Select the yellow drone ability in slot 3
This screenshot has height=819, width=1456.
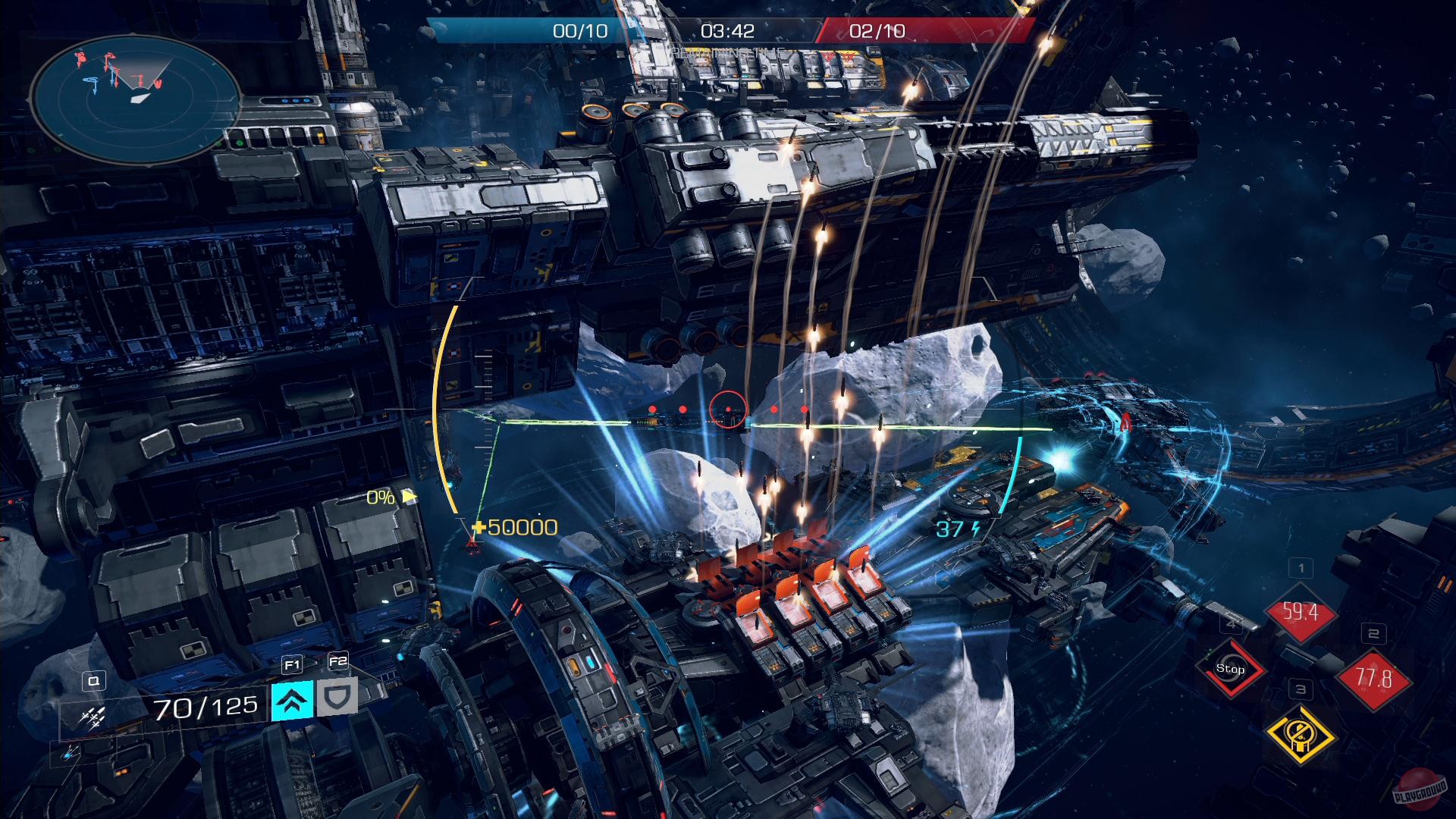click(x=1301, y=736)
